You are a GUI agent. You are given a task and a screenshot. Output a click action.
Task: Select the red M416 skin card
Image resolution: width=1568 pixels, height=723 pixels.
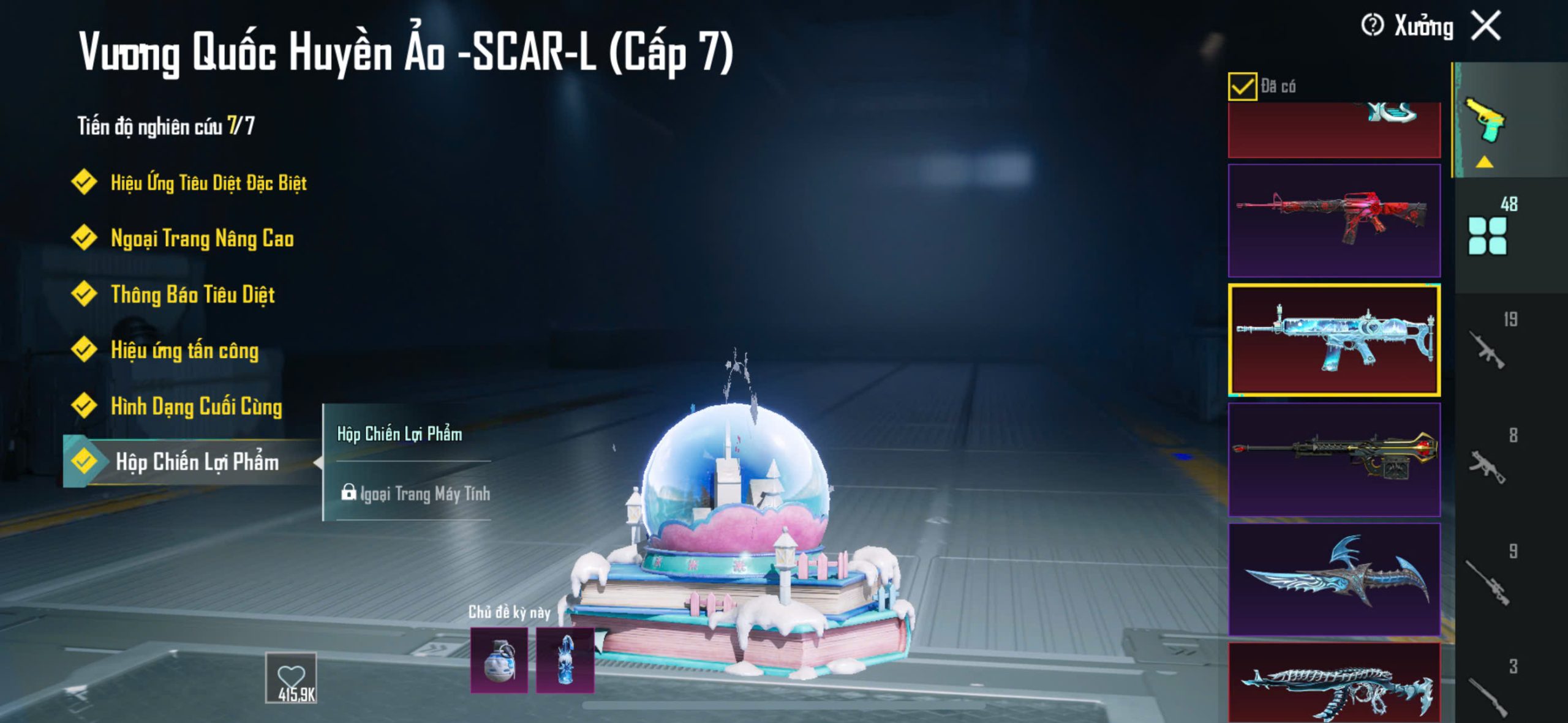[x=1334, y=220]
